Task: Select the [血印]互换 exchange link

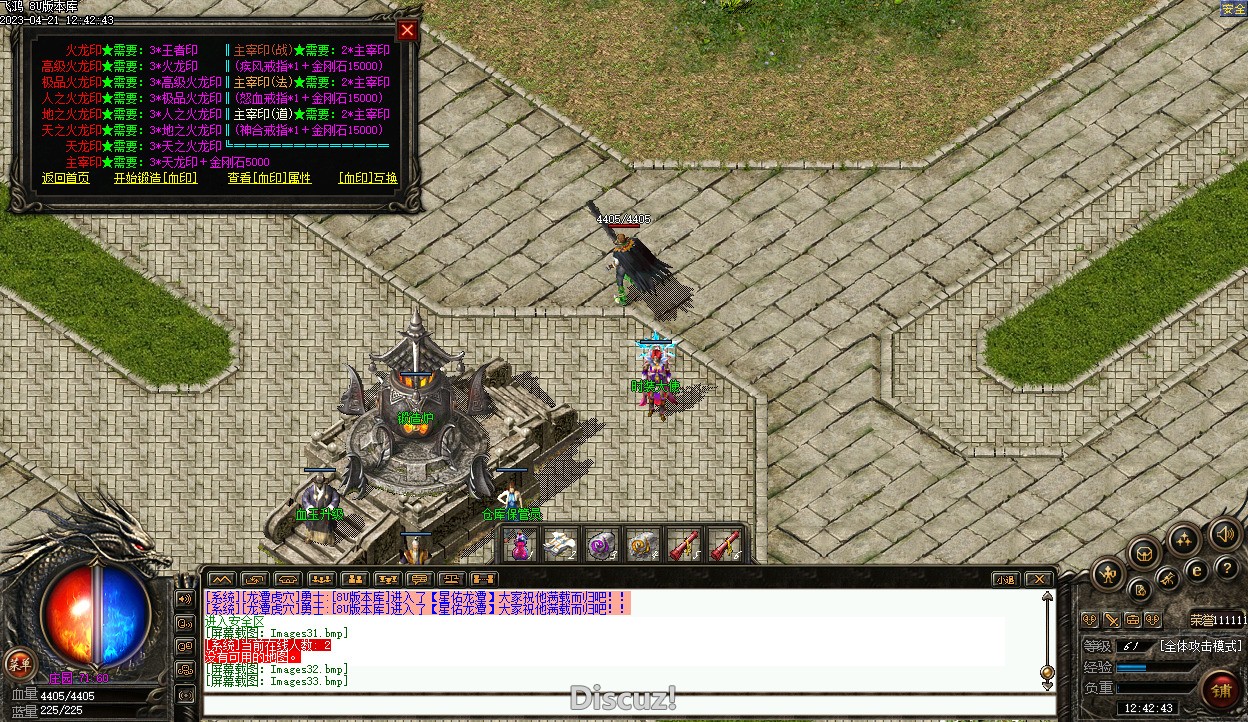Action: click(x=367, y=178)
